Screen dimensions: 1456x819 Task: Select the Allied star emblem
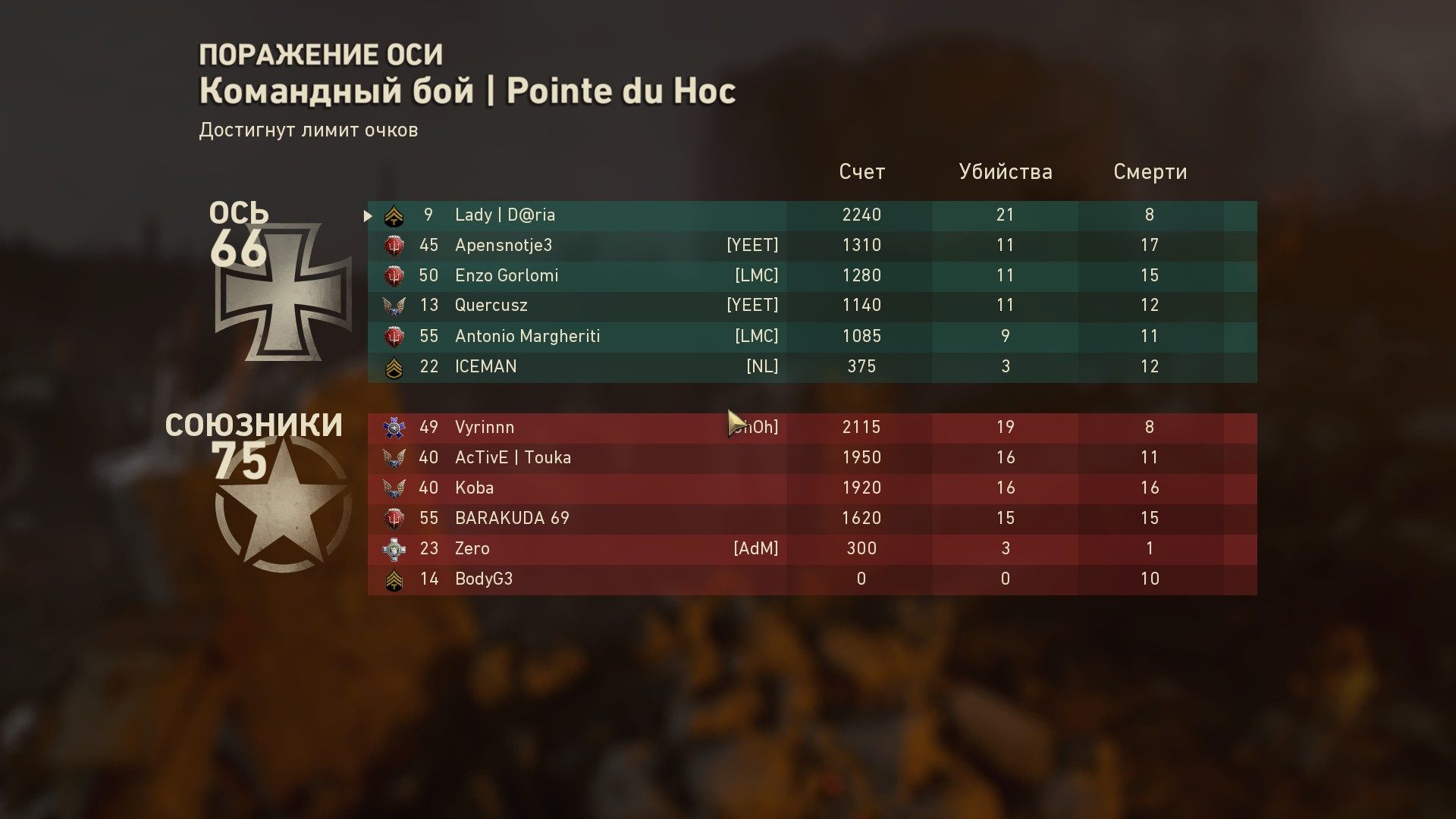point(281,504)
